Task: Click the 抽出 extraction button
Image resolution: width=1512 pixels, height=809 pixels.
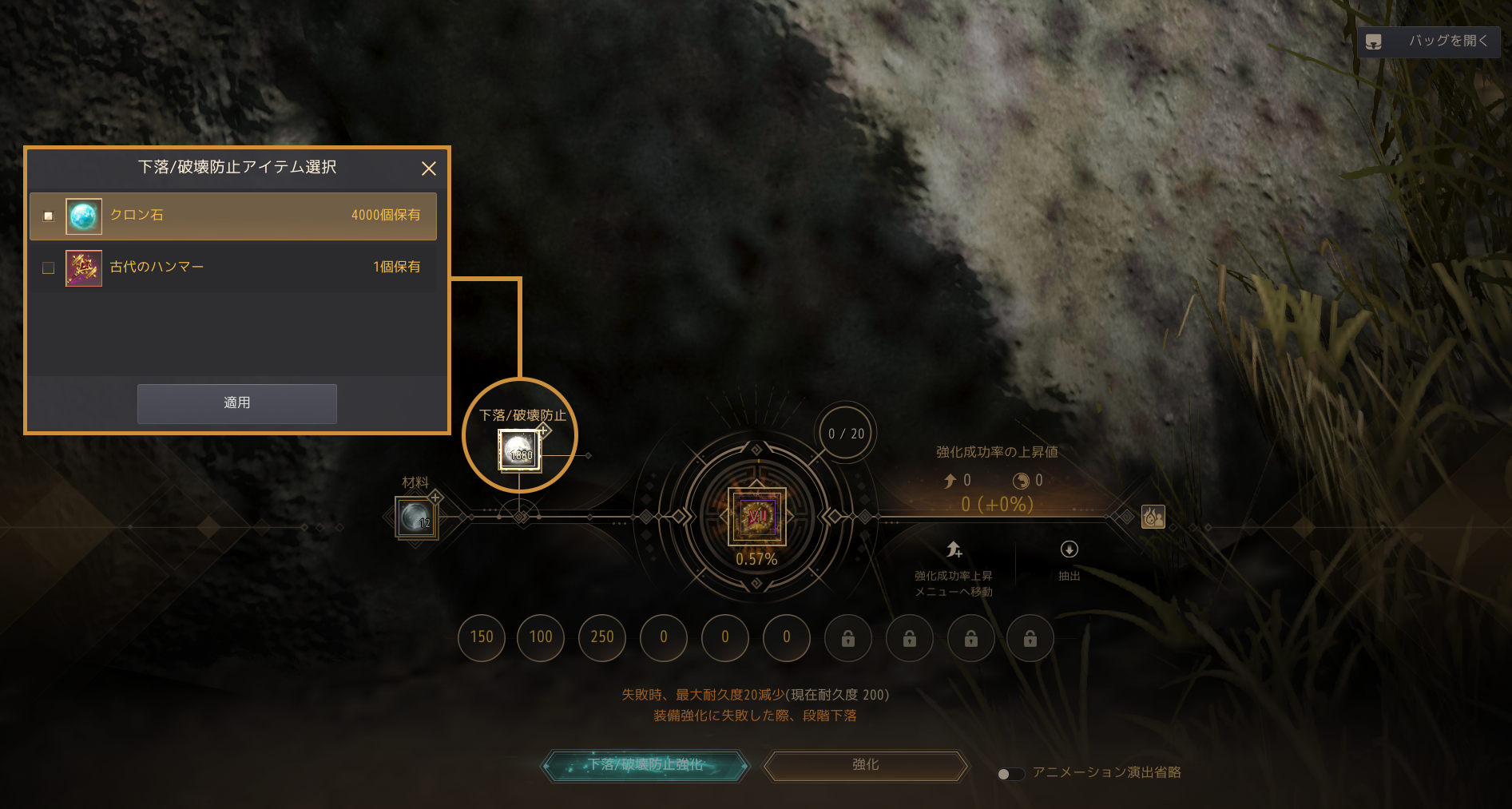Action: [1069, 559]
